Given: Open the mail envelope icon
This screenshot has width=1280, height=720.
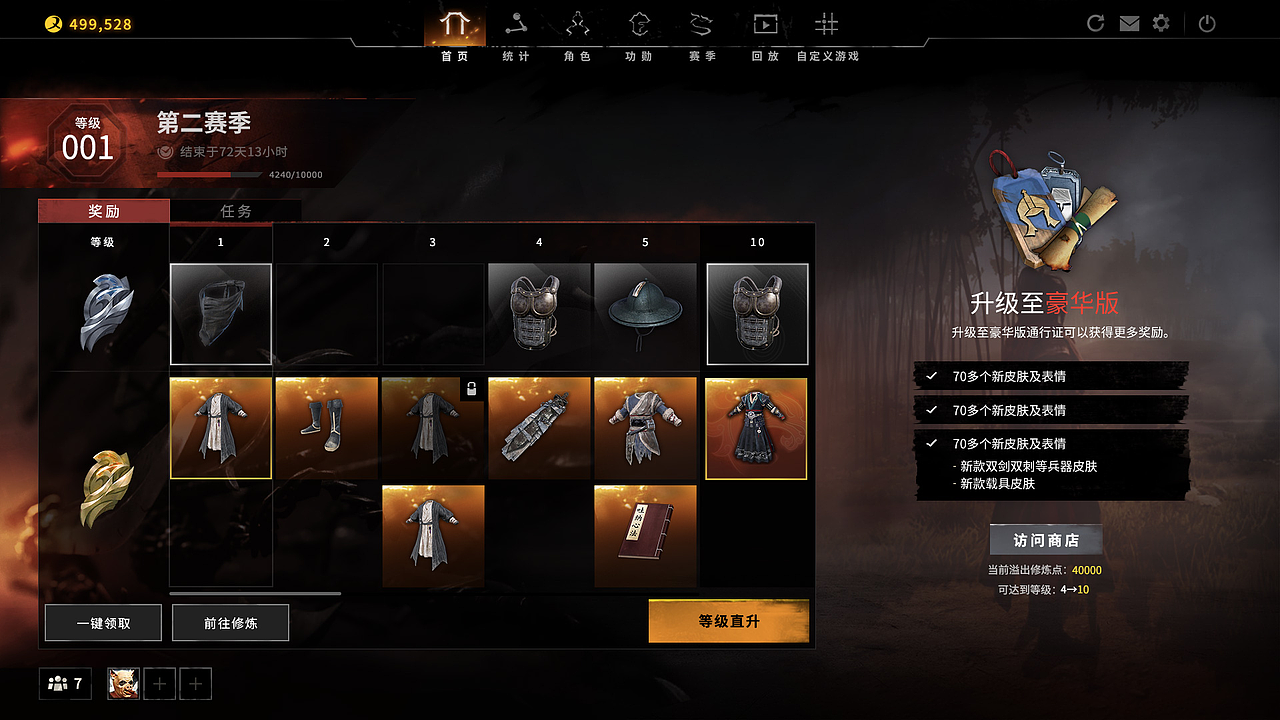Looking at the screenshot, I should point(1129,24).
